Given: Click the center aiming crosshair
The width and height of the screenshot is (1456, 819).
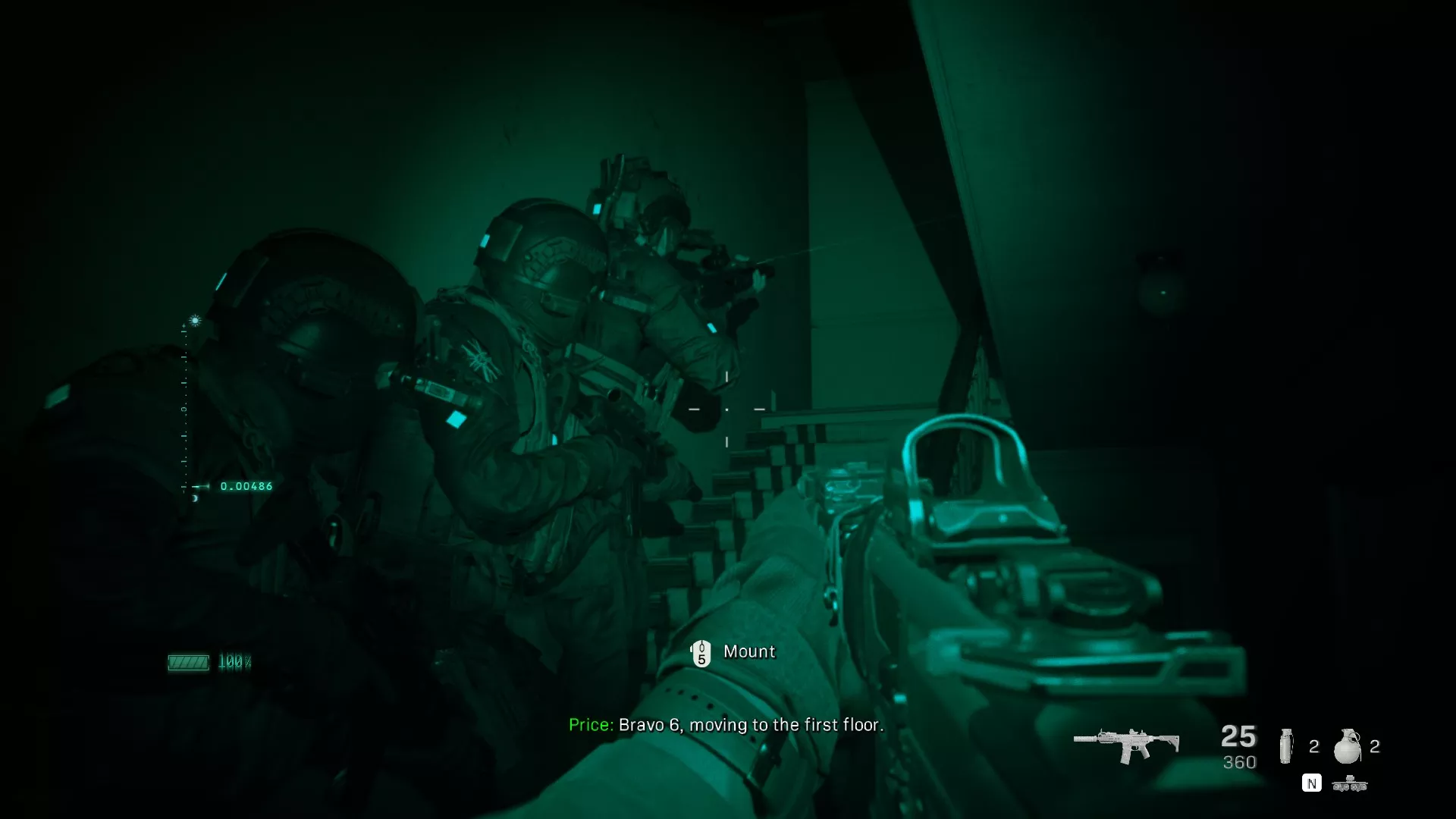Looking at the screenshot, I should (728, 409).
